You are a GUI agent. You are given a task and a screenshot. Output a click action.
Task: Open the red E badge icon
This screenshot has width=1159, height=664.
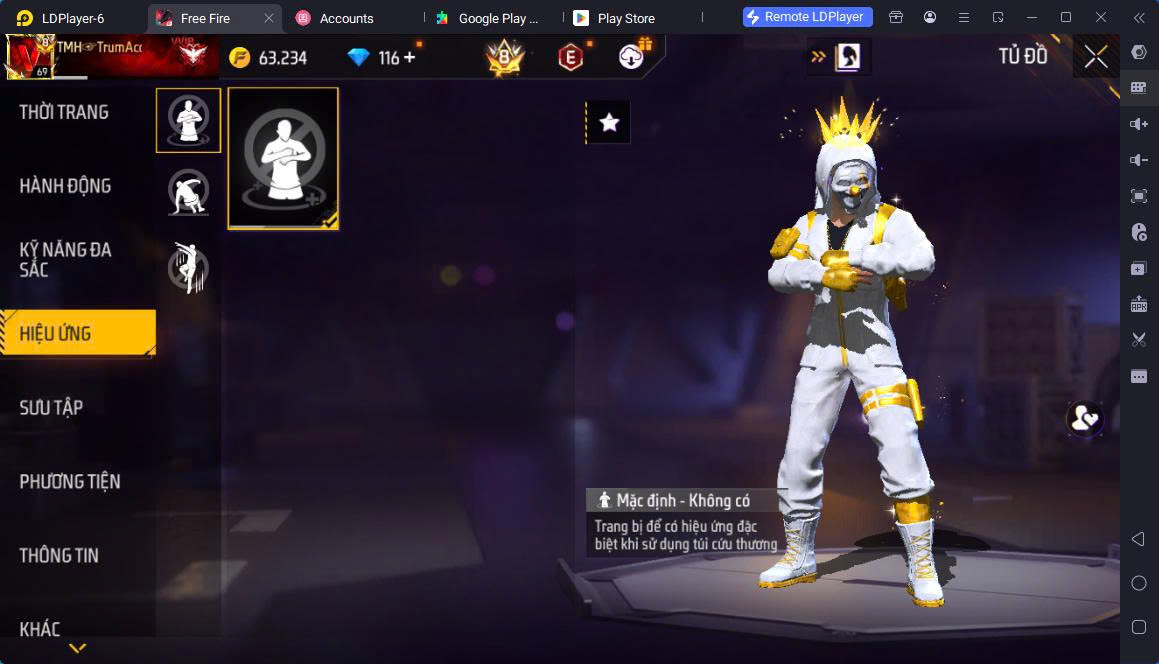point(570,59)
